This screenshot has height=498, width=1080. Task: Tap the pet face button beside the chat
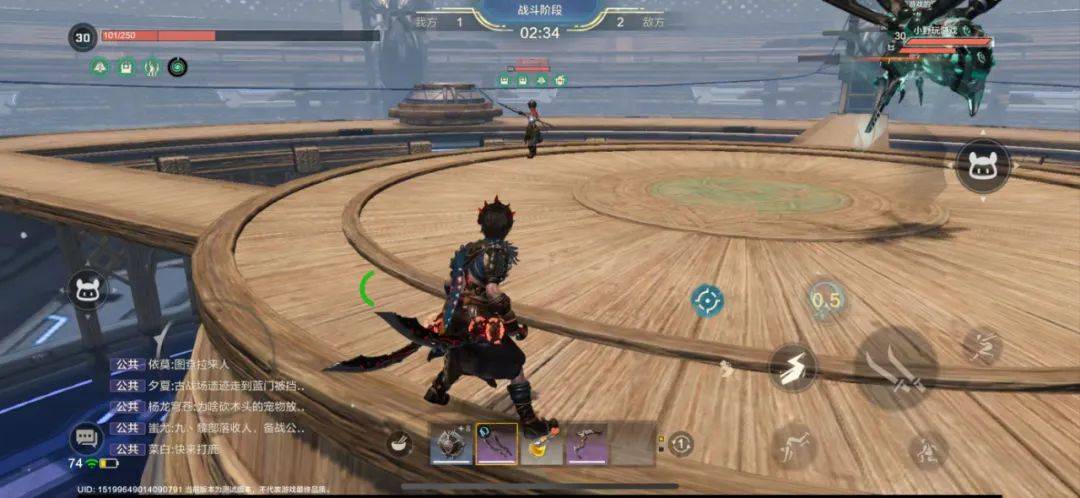tap(88, 291)
